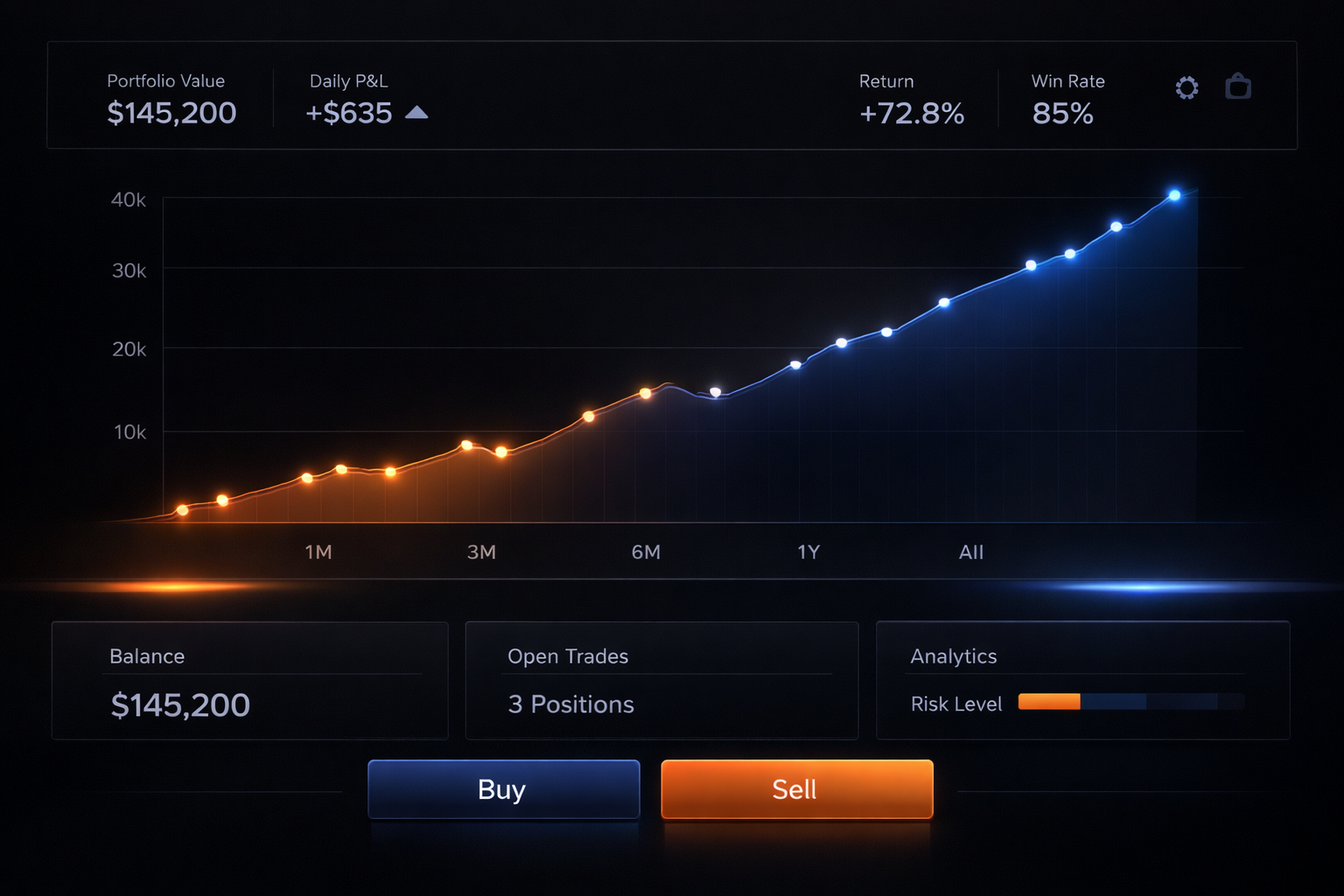Switch to the 3M timeframe
1344x896 pixels.
tap(480, 552)
